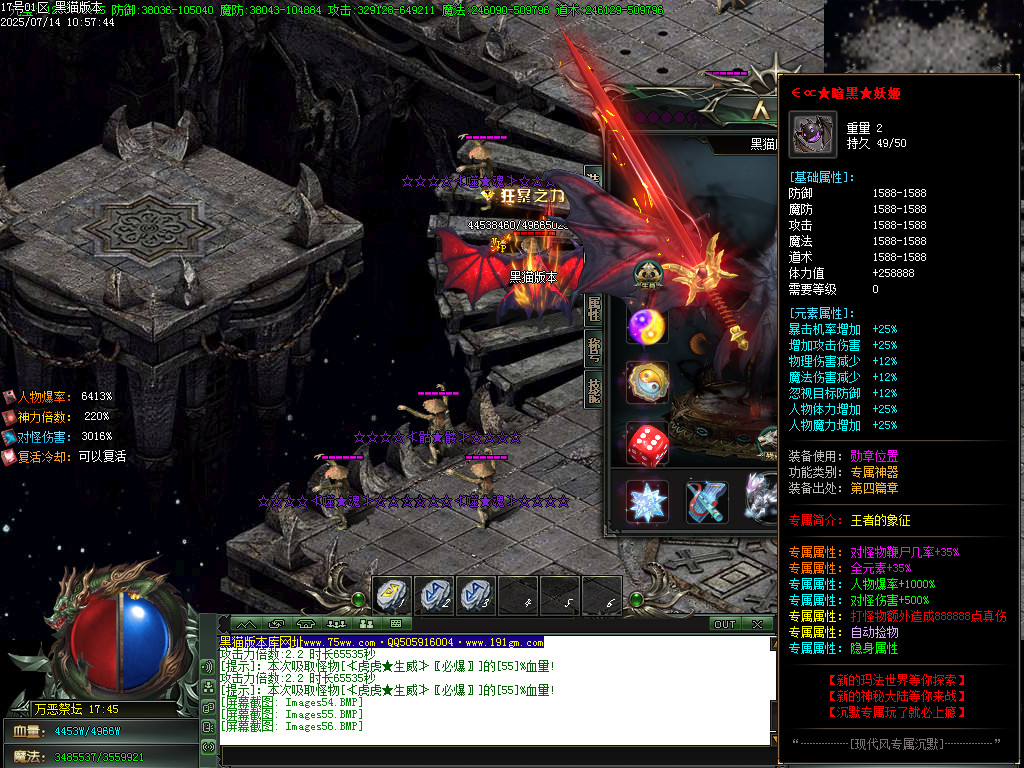The width and height of the screenshot is (1024, 768).
Task: Open the 属性 attributes tab
Action: tap(593, 309)
